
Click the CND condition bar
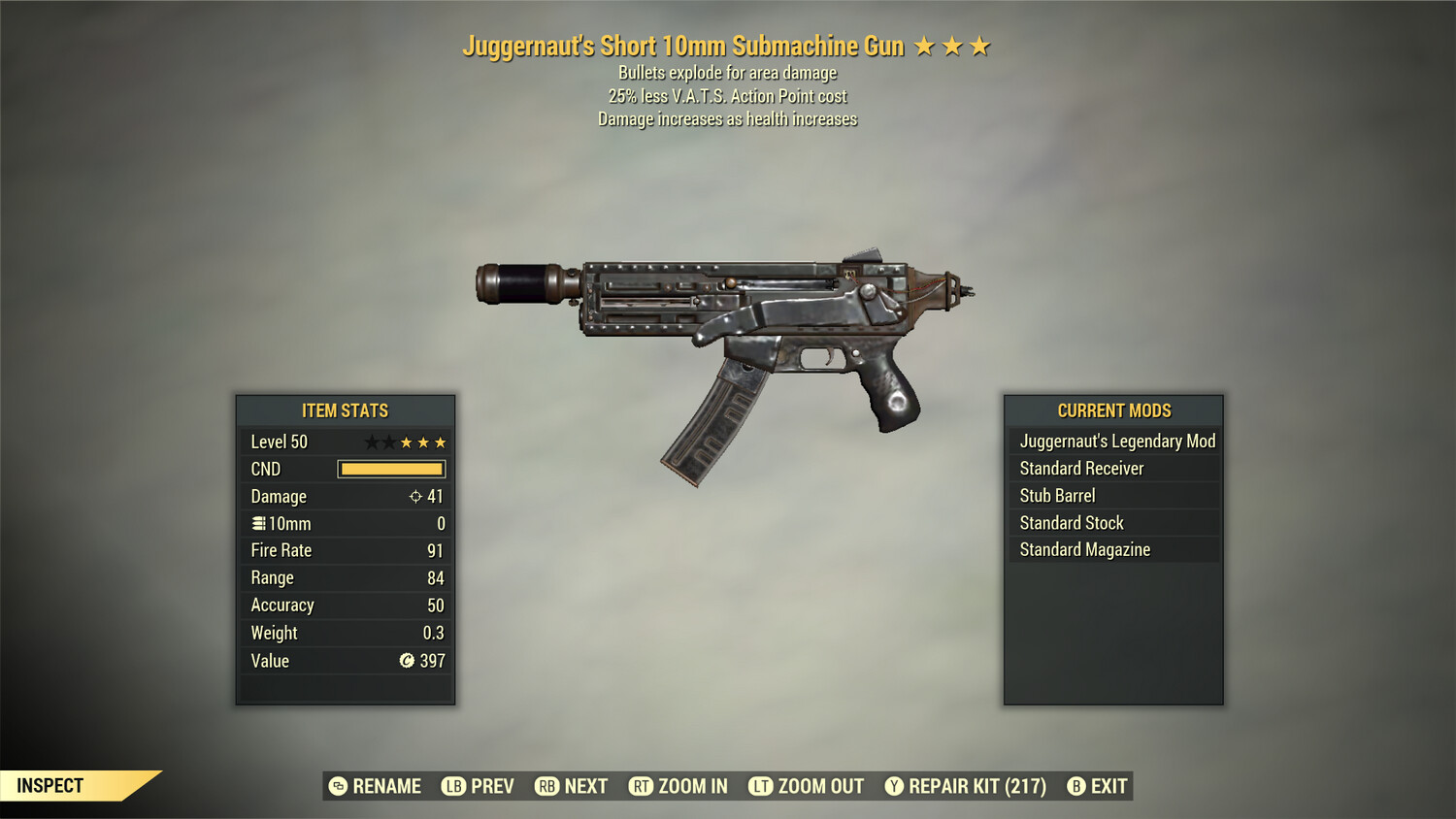[392, 469]
